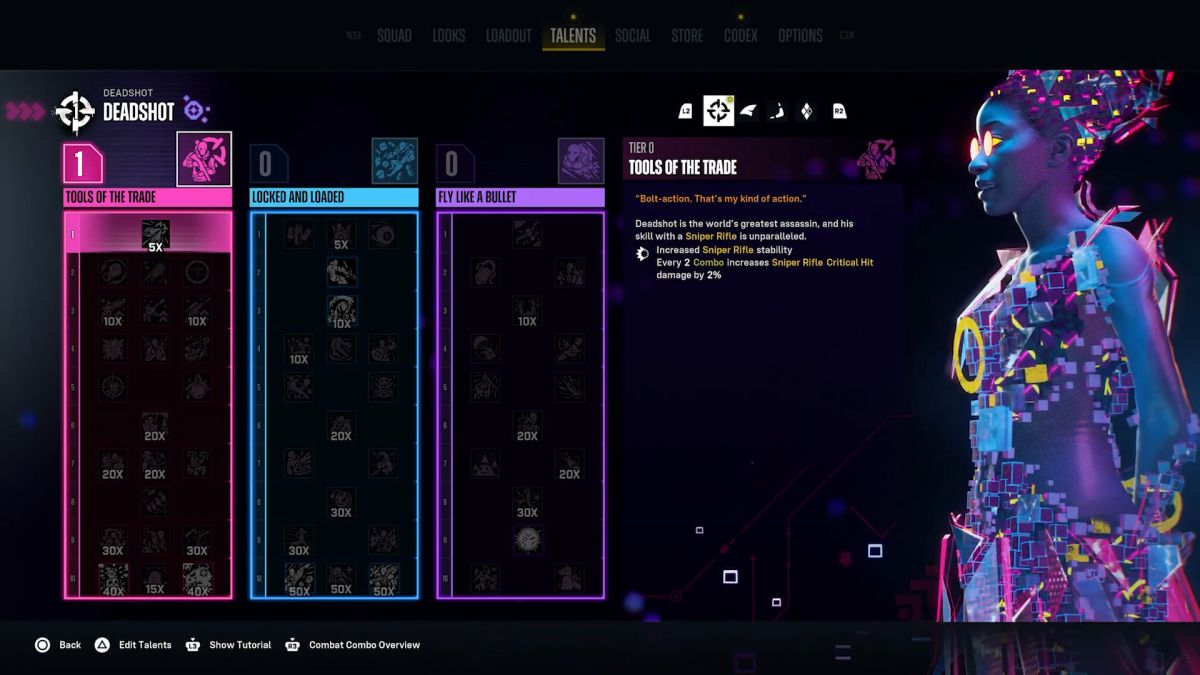The image size is (1200, 675).
Task: Click the Deadshot skull emblem
Action: [x=76, y=112]
